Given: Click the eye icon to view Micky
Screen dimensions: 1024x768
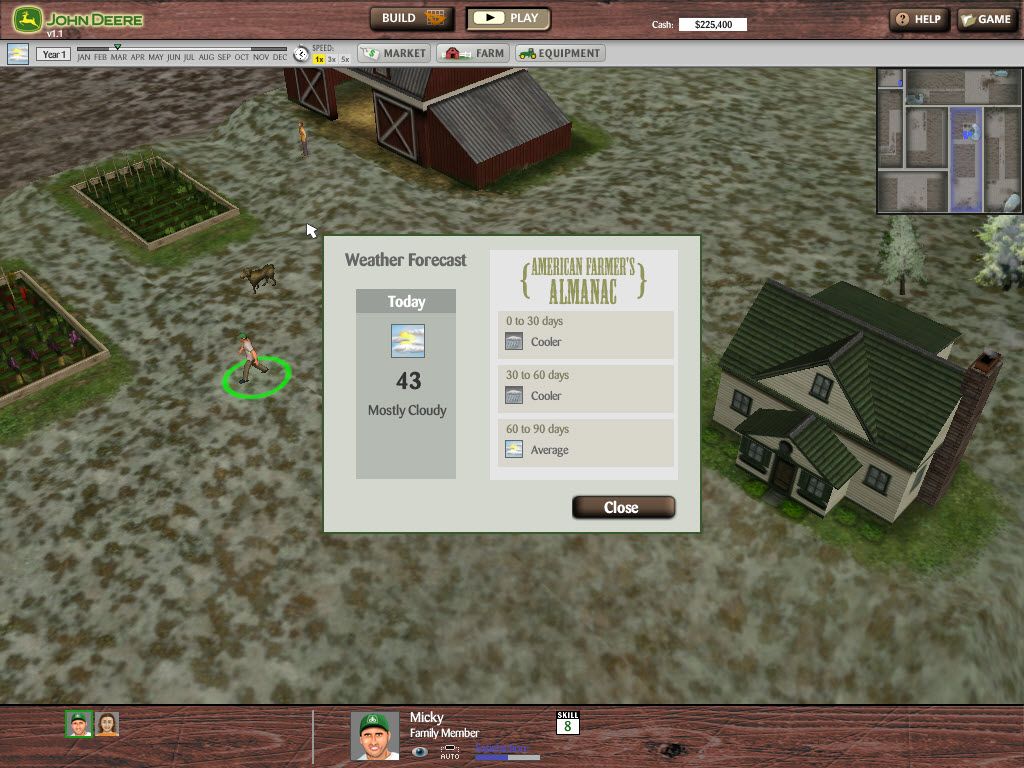Looking at the screenshot, I should 420,751.
